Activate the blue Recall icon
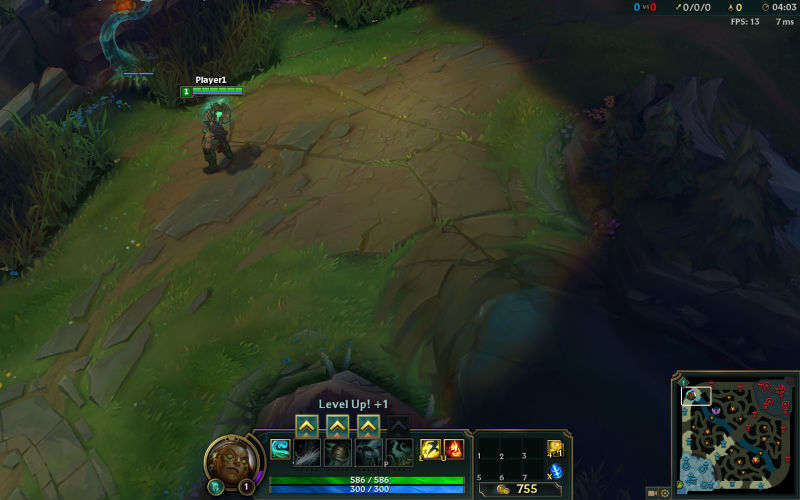Screen dimensions: 800x500 [x=556, y=471]
